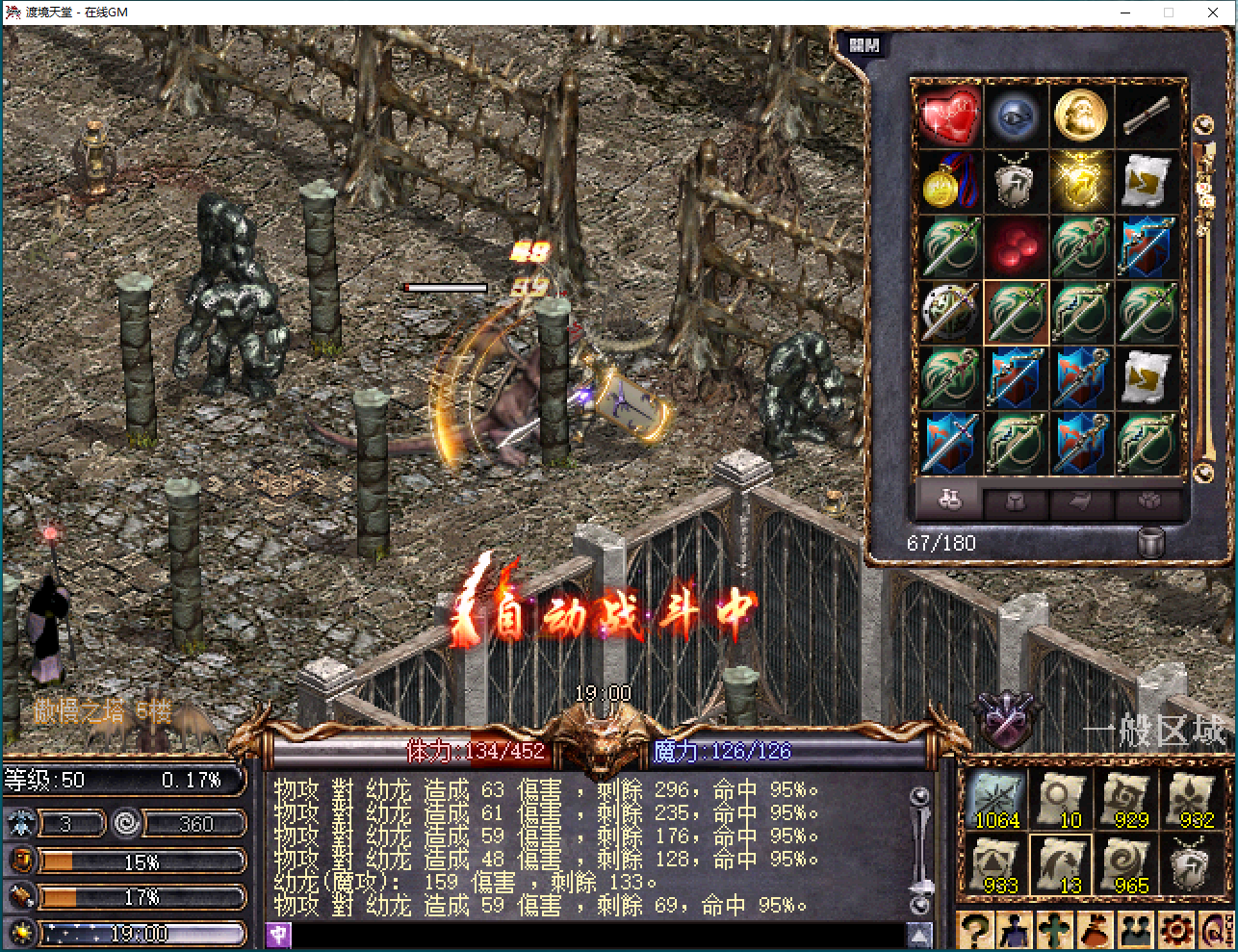Select the blue eye orb item
The height and width of the screenshot is (952, 1238).
click(x=1014, y=116)
